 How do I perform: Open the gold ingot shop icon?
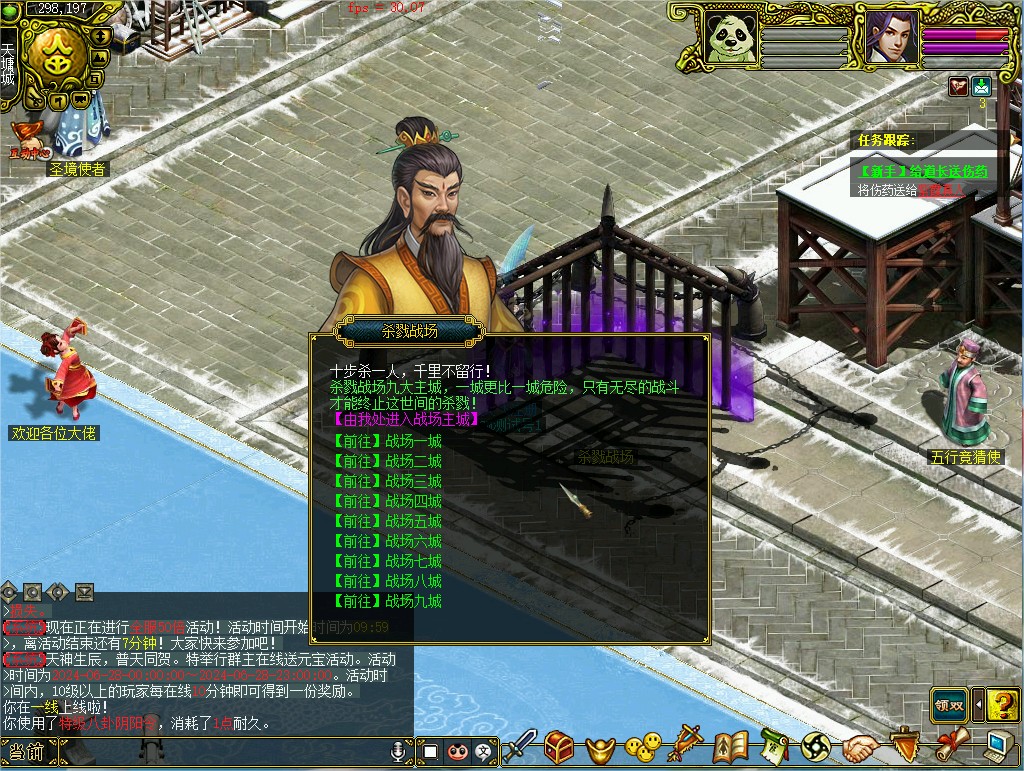[x=600, y=747]
